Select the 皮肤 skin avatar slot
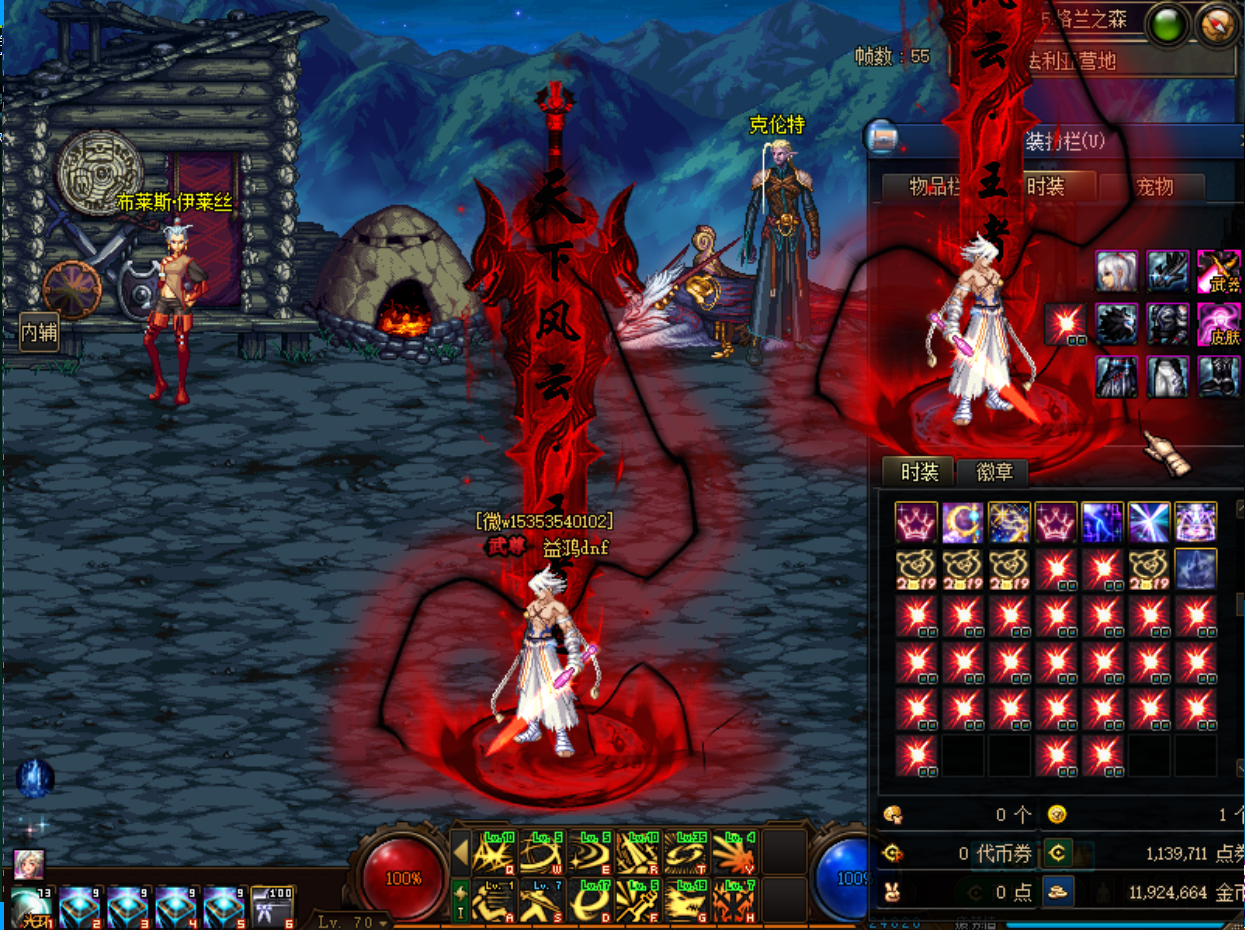This screenshot has height=930, width=1245. click(1218, 324)
